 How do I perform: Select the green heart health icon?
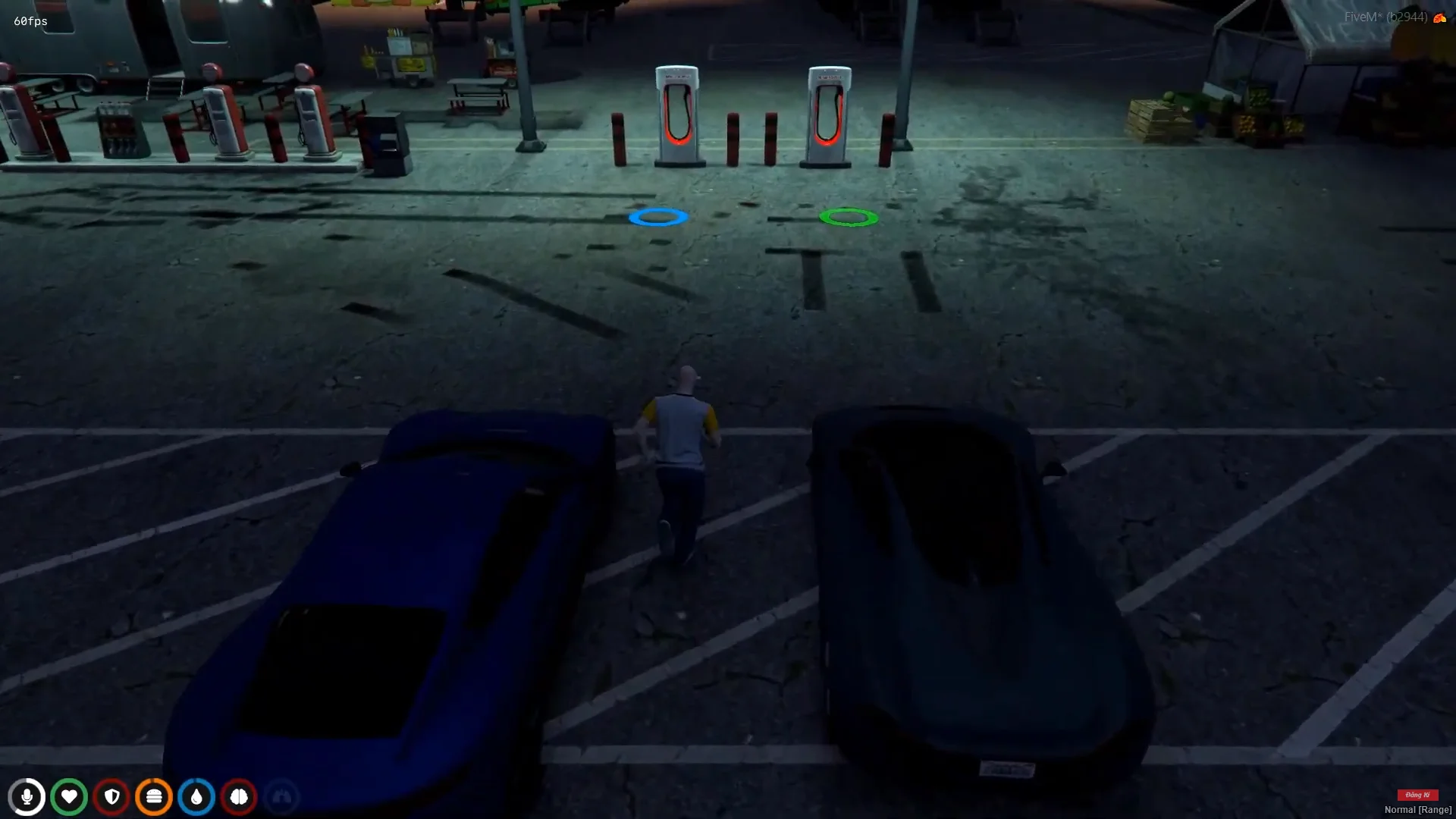[x=69, y=797]
